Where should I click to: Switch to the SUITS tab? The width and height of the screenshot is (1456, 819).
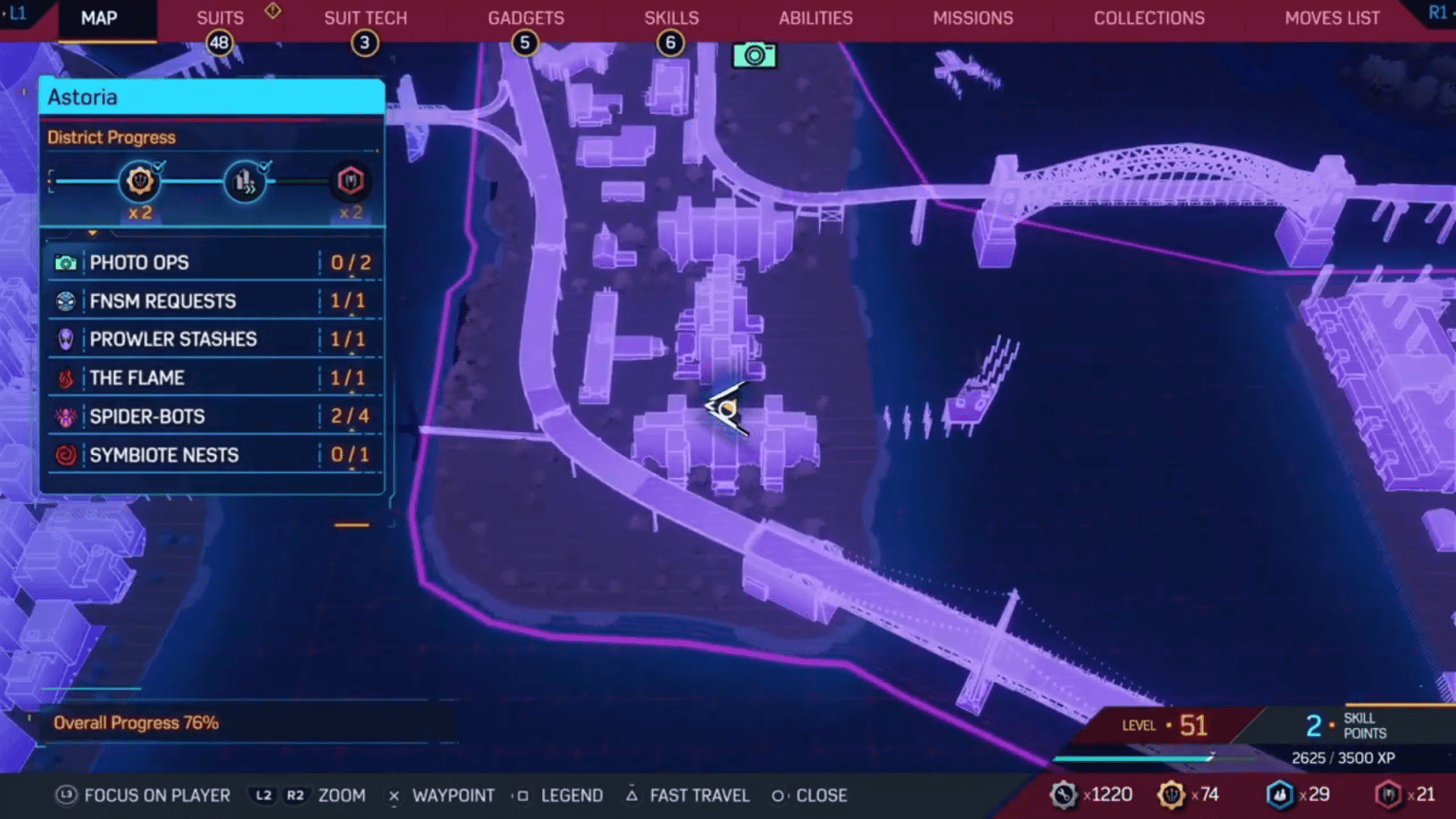tap(219, 17)
